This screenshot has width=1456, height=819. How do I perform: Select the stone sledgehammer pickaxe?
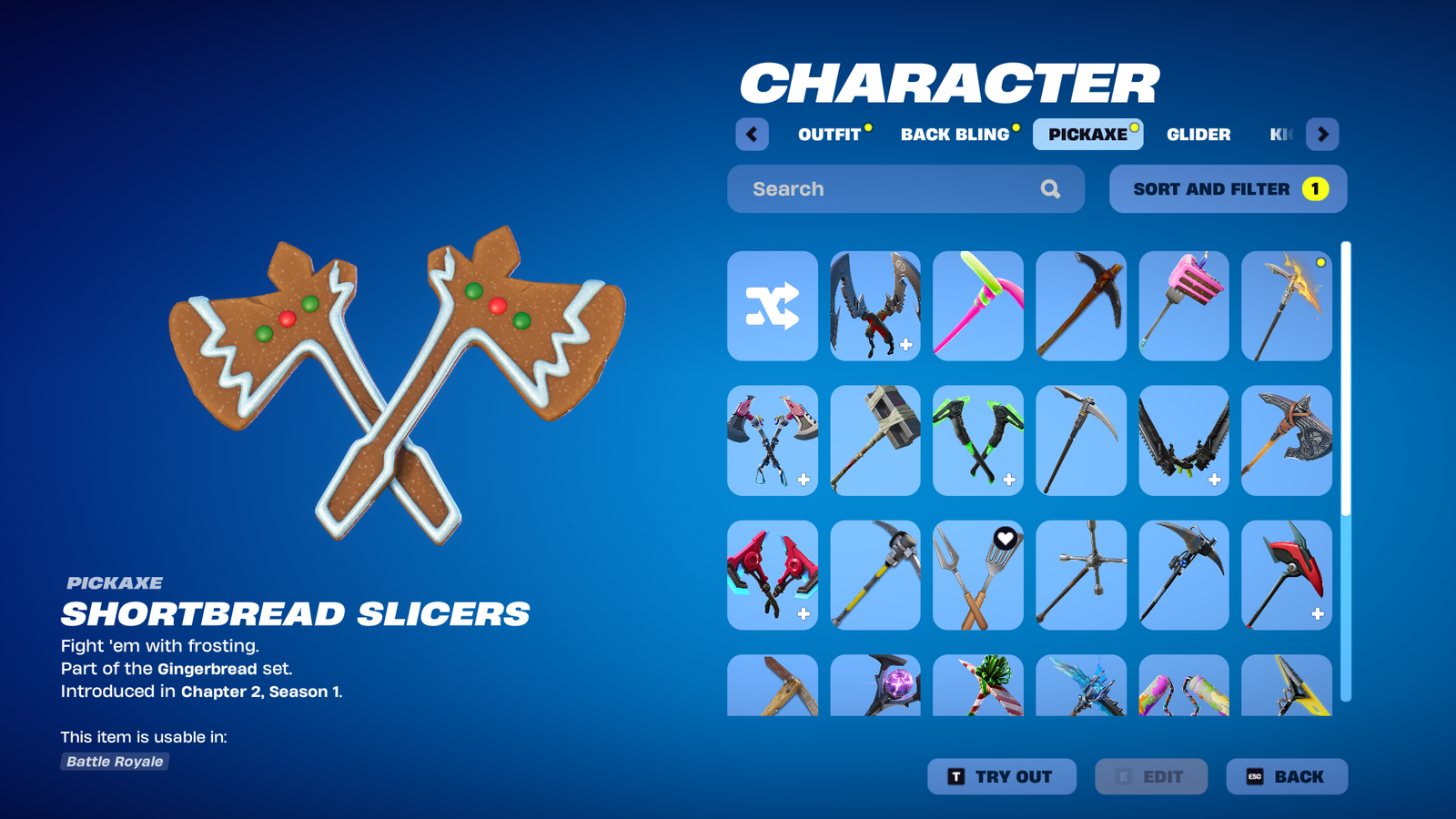(875, 440)
